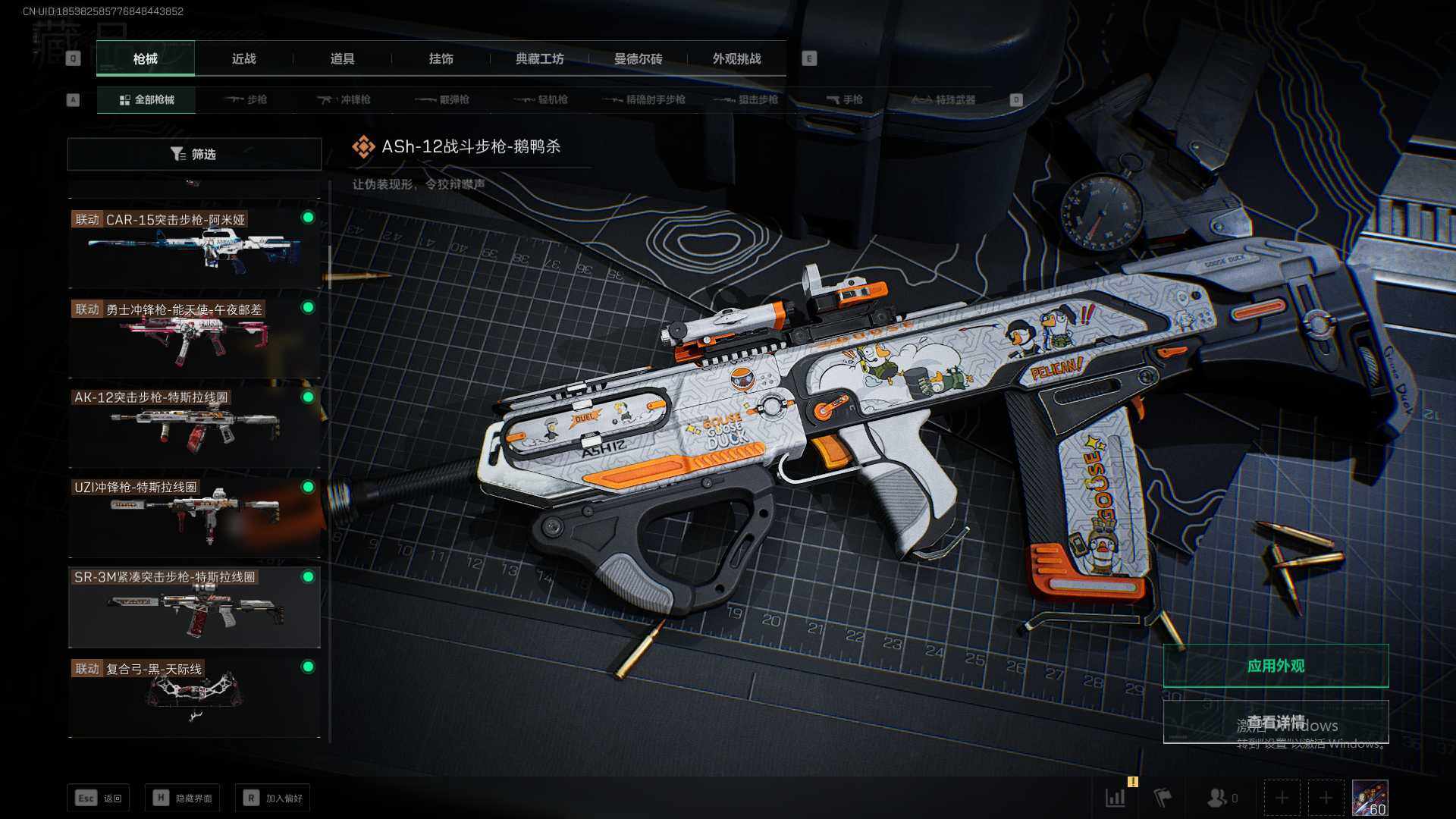Go to the 典藏工坊 tab

[539, 58]
